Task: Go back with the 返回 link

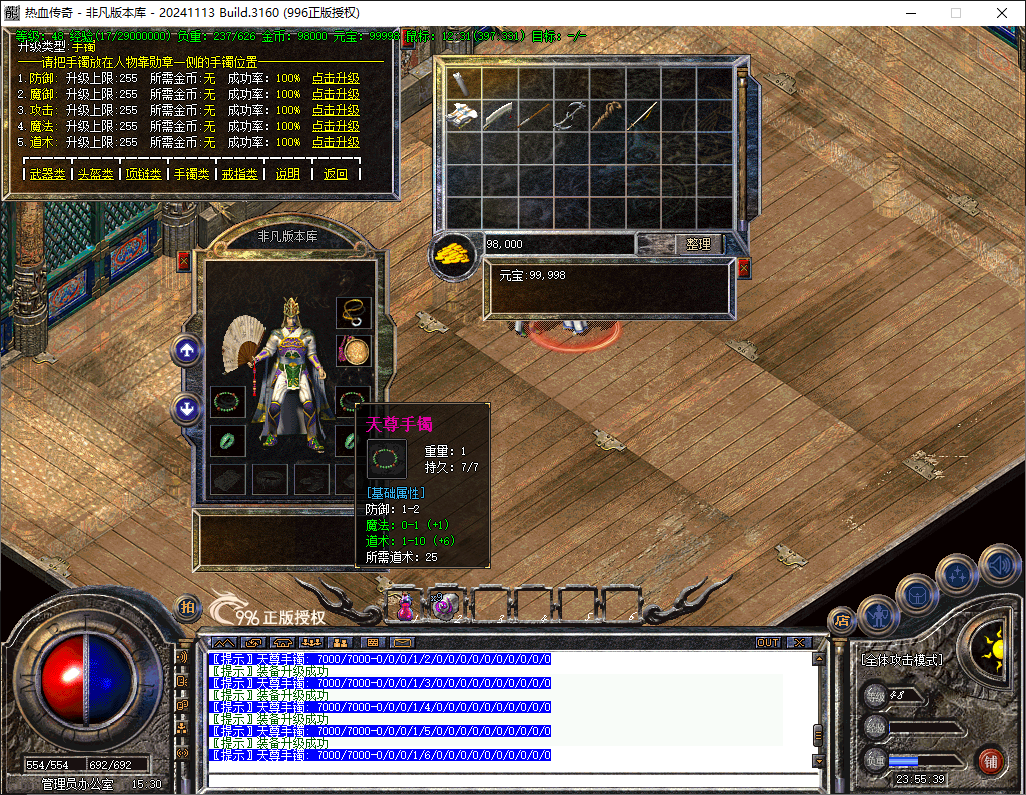Action: (336, 174)
